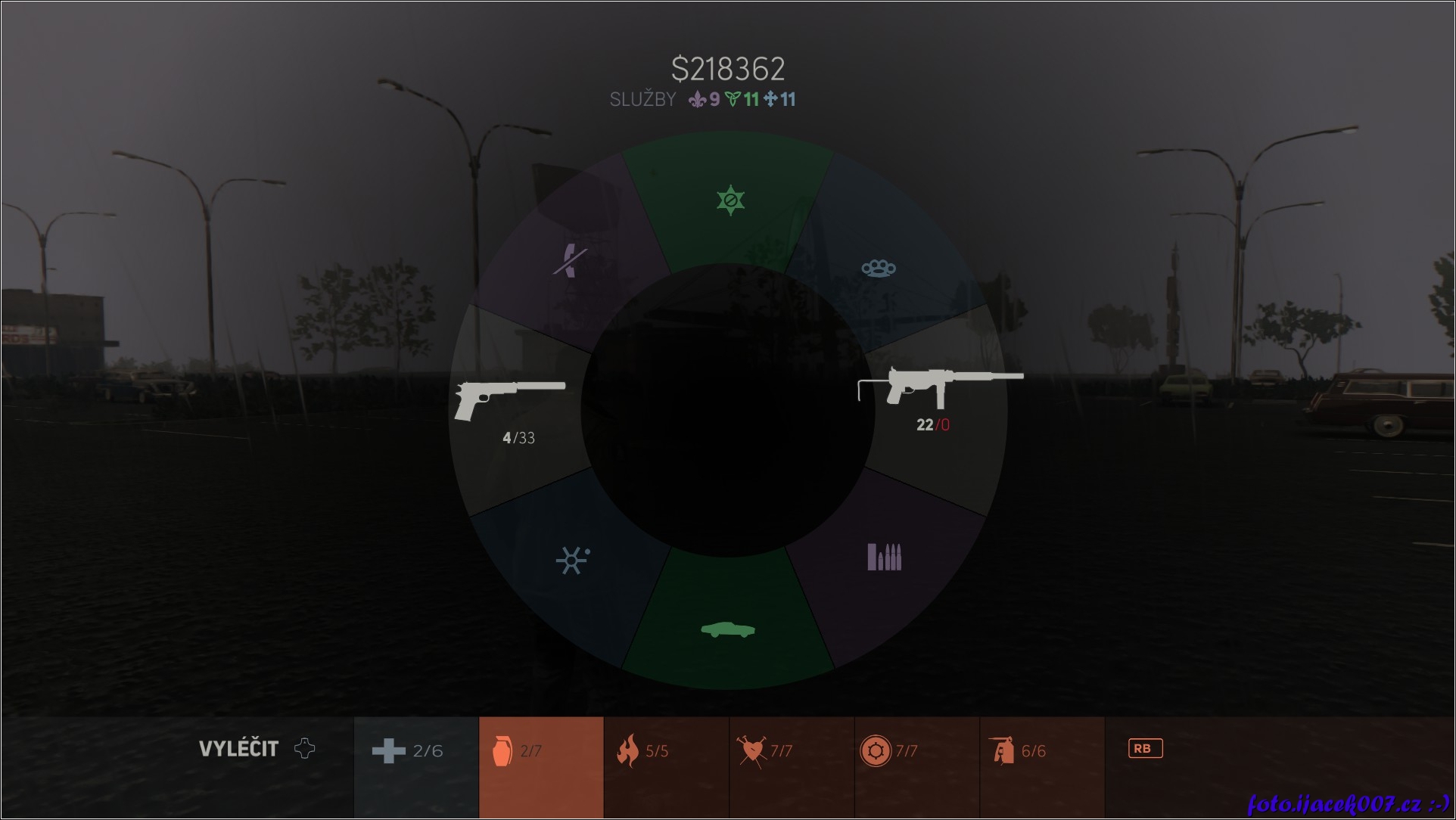The width and height of the screenshot is (1456, 820).
Task: Open the bullets ammo delivery segment
Action: [884, 557]
